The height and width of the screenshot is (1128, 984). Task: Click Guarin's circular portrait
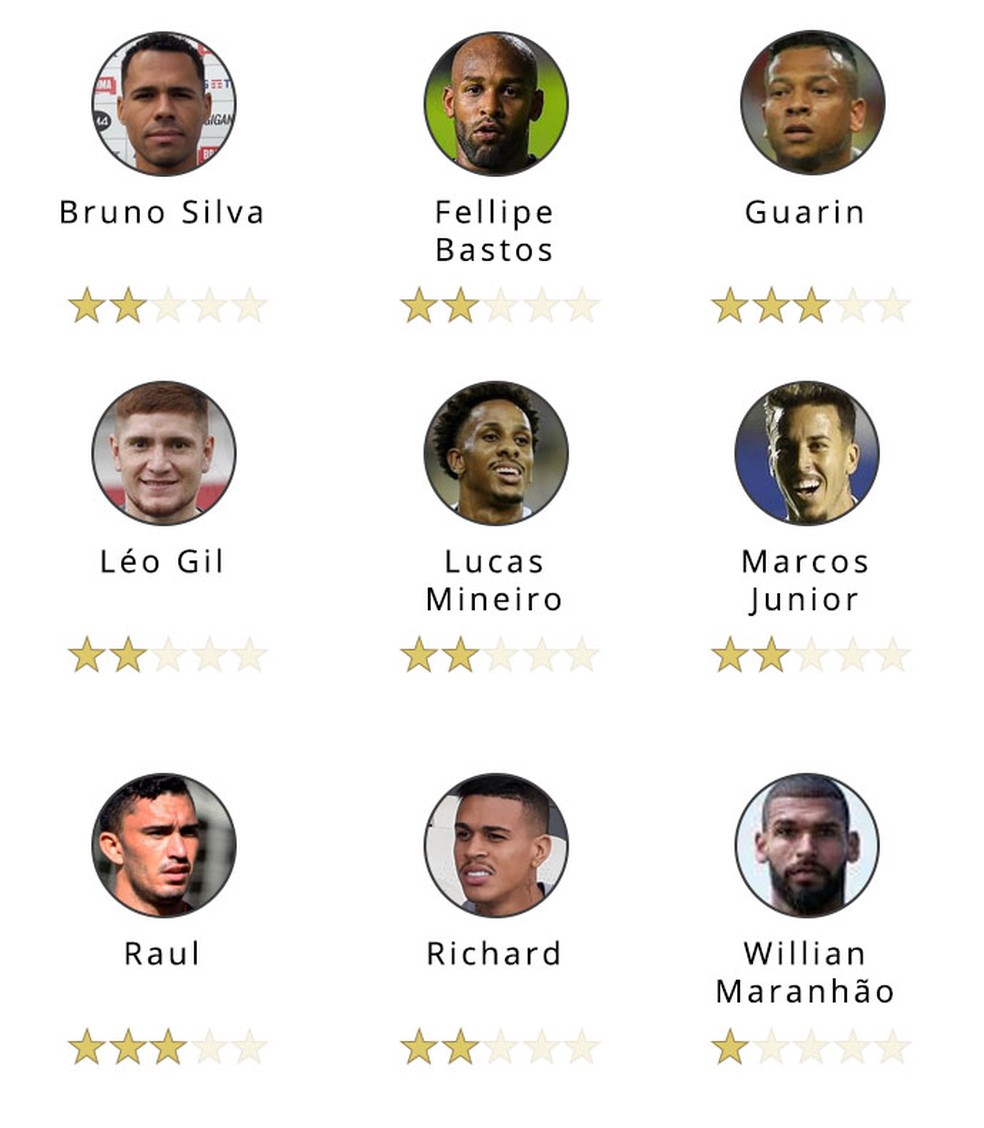pyautogui.click(x=812, y=102)
